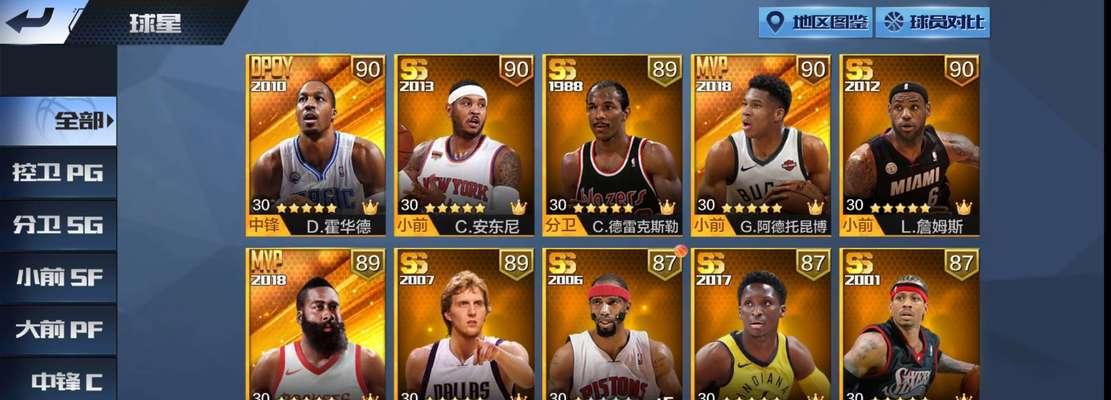Select the 2017 Indiana player card
Image resolution: width=1111 pixels, height=400 pixels.
pyautogui.click(x=761, y=325)
